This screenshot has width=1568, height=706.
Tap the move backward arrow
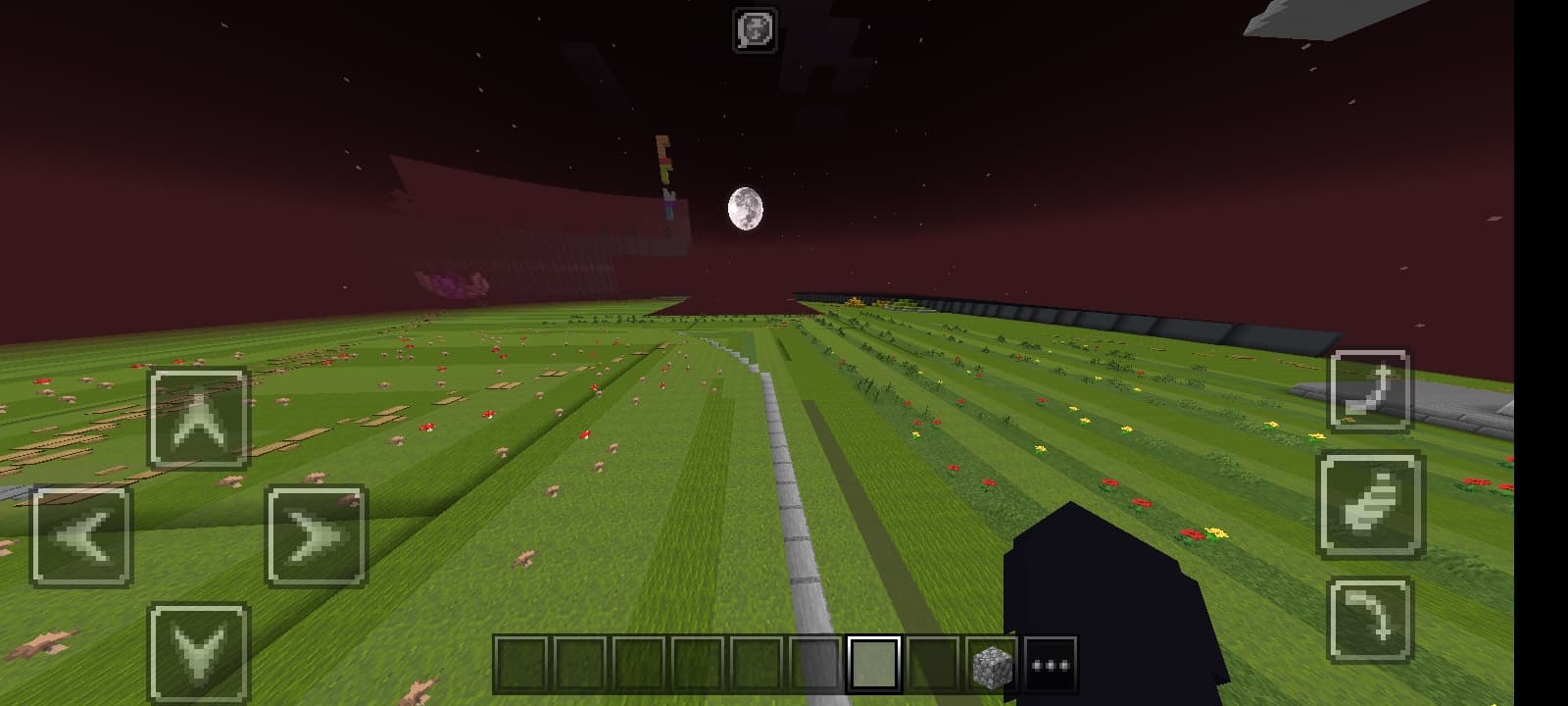tap(199, 654)
